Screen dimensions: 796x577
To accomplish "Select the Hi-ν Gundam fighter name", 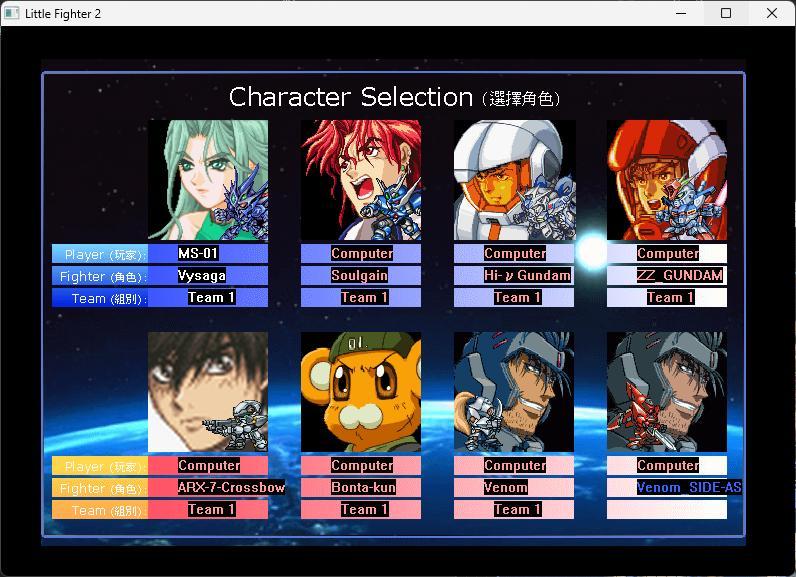I will click(x=514, y=276).
